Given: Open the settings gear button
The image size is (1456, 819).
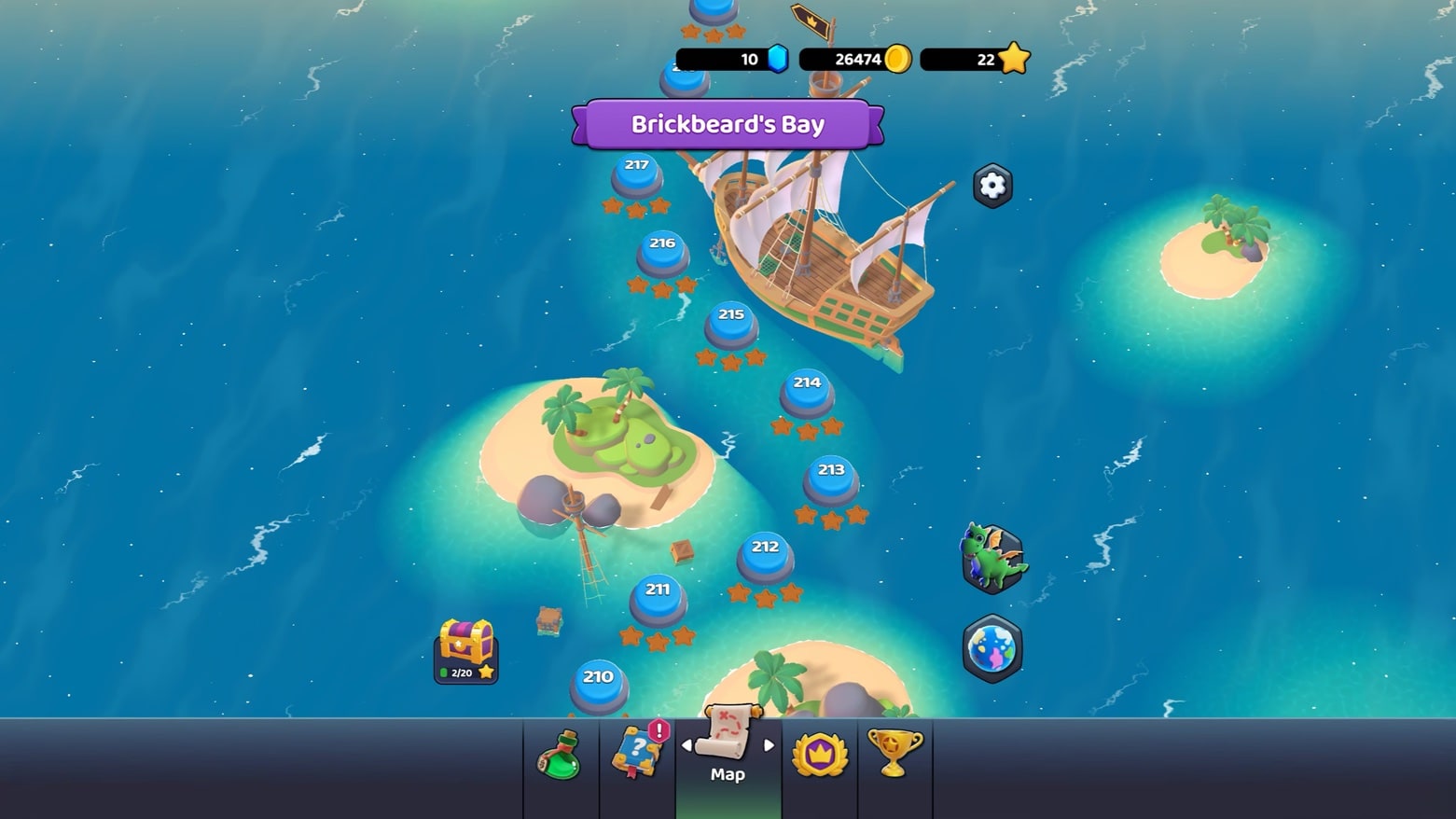Looking at the screenshot, I should click(x=991, y=186).
